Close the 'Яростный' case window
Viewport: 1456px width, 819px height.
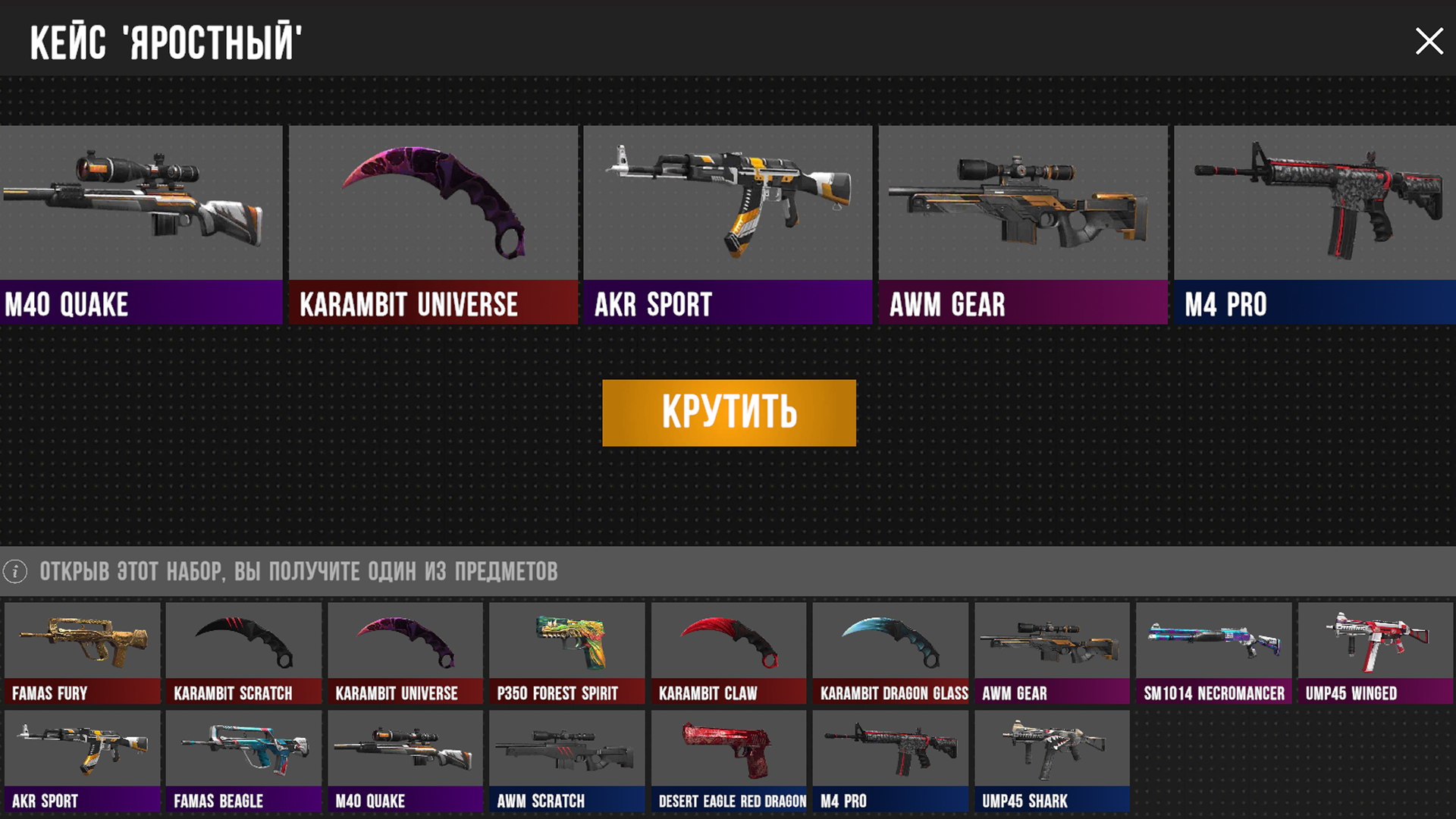pyautogui.click(x=1429, y=41)
